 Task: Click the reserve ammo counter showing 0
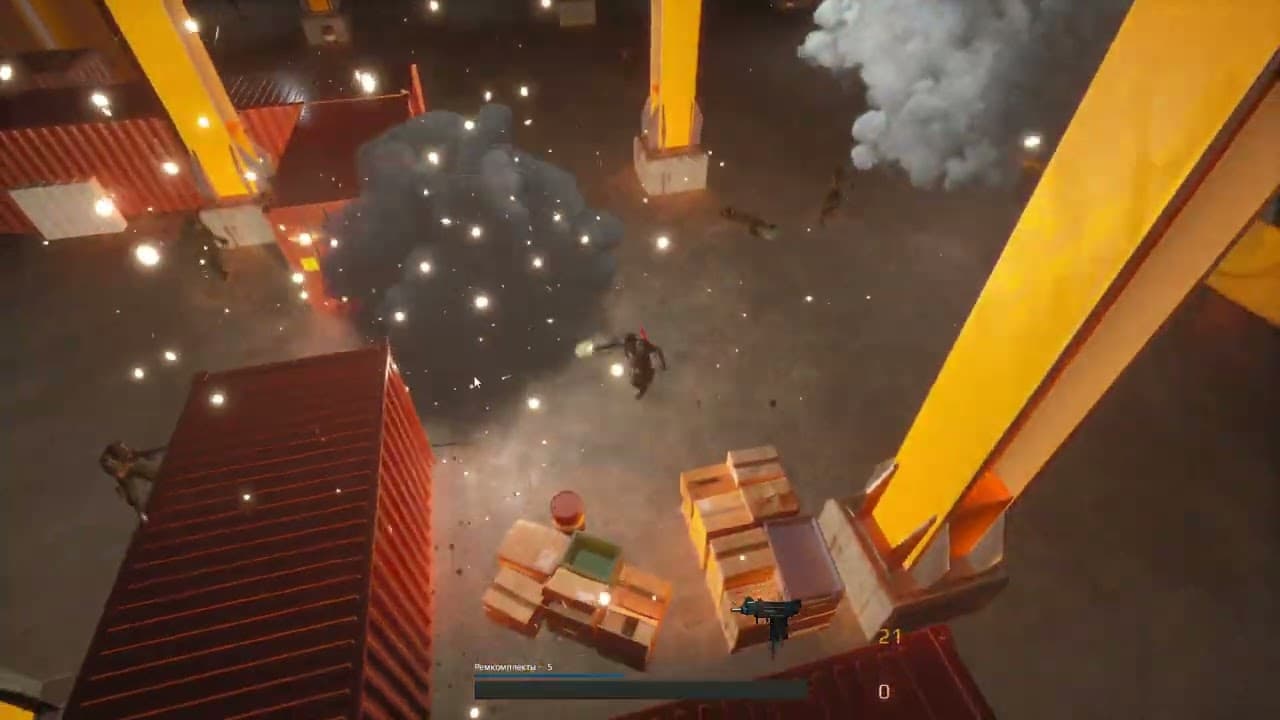[886, 690]
